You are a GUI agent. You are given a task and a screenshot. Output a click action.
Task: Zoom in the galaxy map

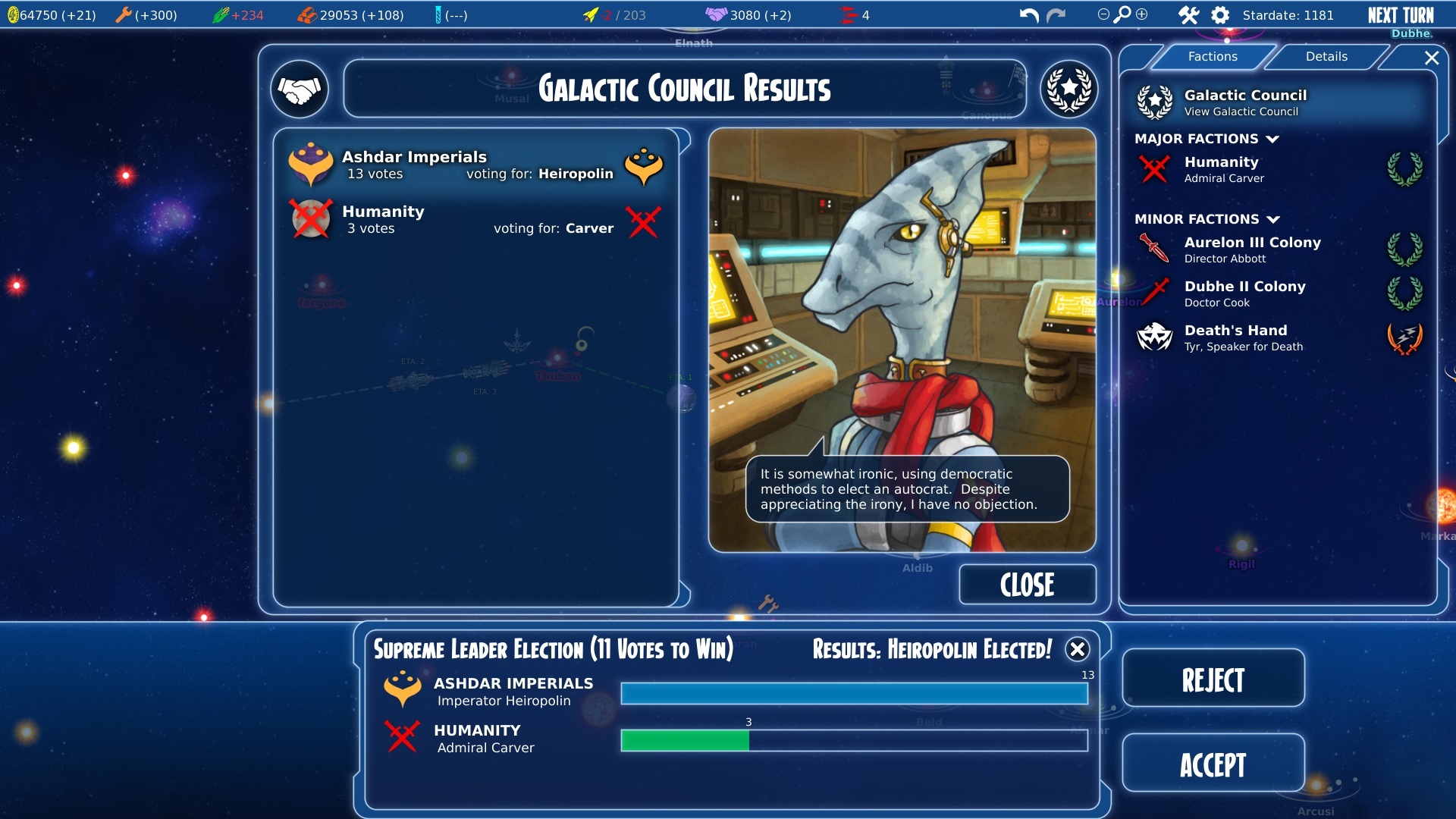[1142, 14]
